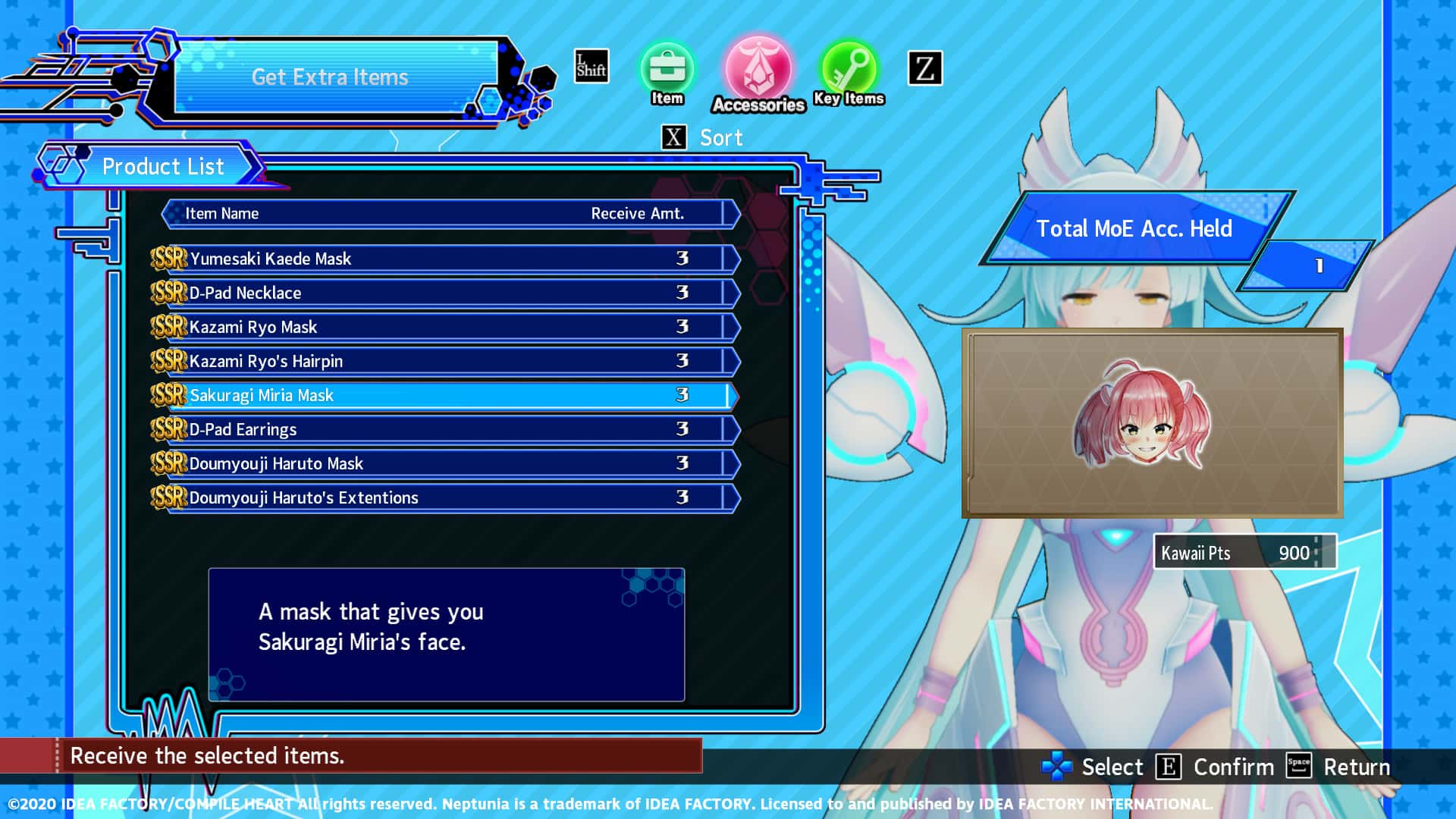1456x819 pixels.
Task: Adjust the receive amount for D-Pad Earrings
Action: [681, 429]
